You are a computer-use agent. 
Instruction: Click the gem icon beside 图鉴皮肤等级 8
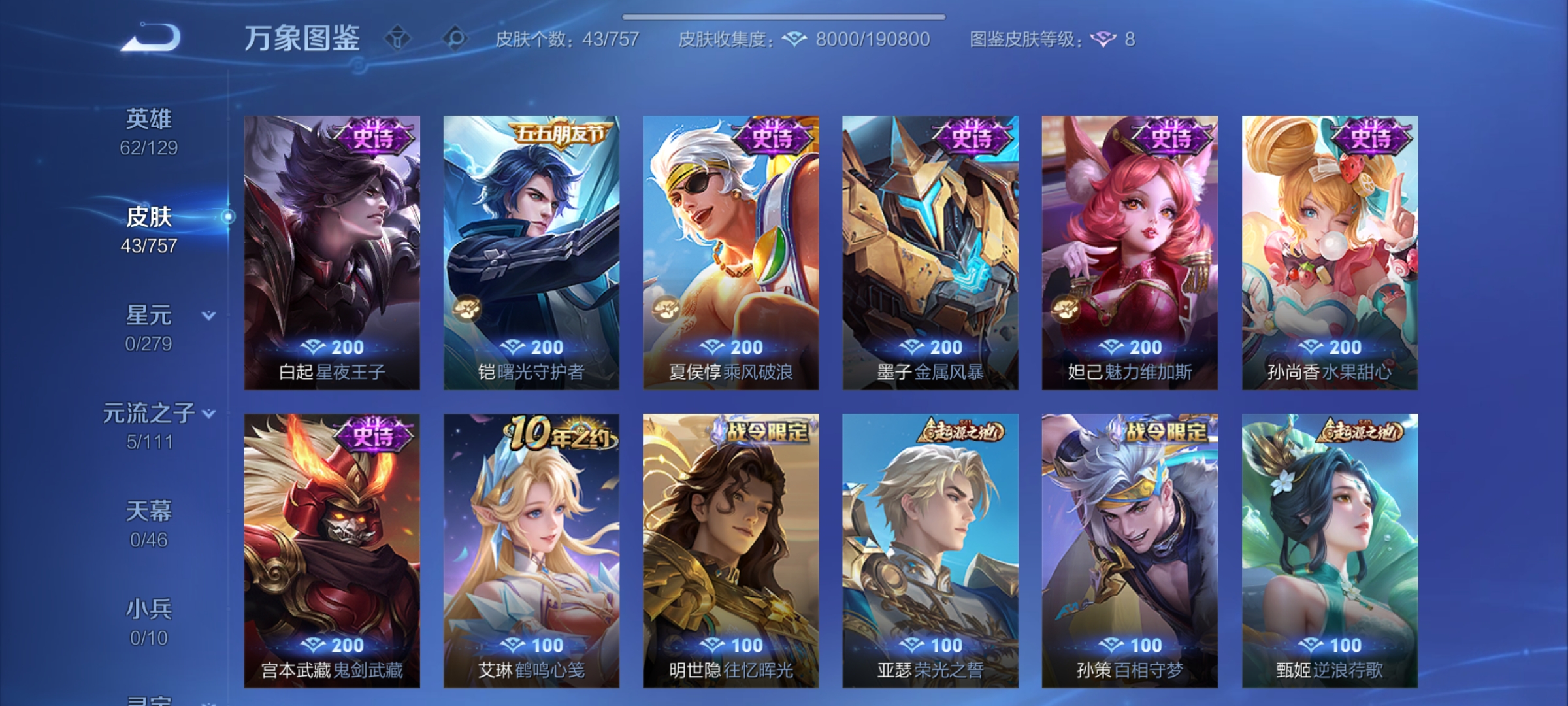click(x=1104, y=39)
